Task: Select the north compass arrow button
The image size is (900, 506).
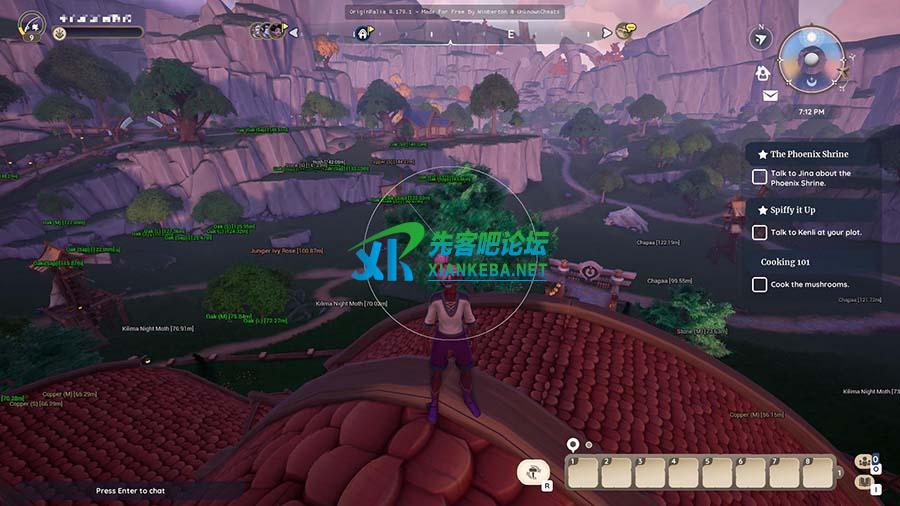Action: [762, 39]
